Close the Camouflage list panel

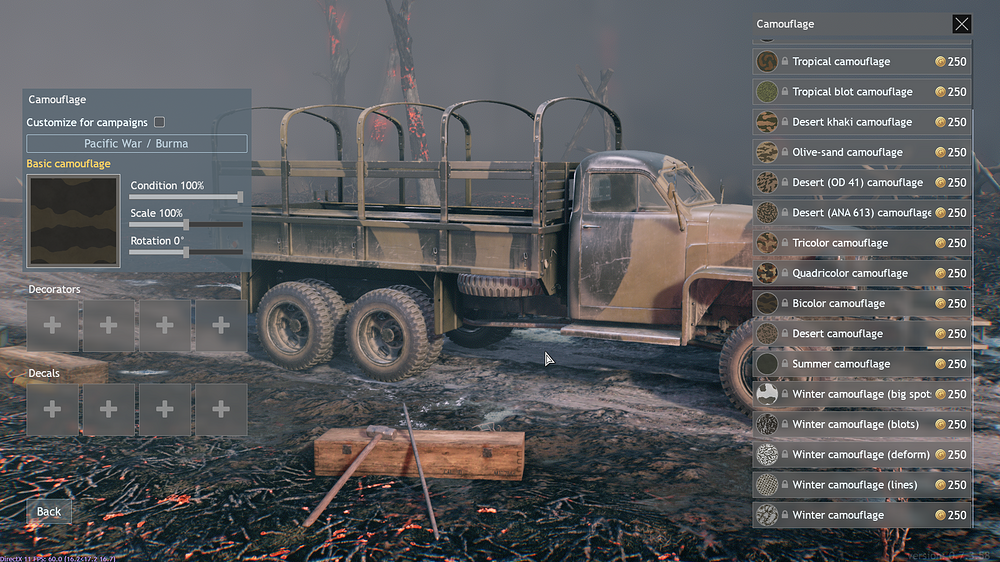pyautogui.click(x=961, y=24)
